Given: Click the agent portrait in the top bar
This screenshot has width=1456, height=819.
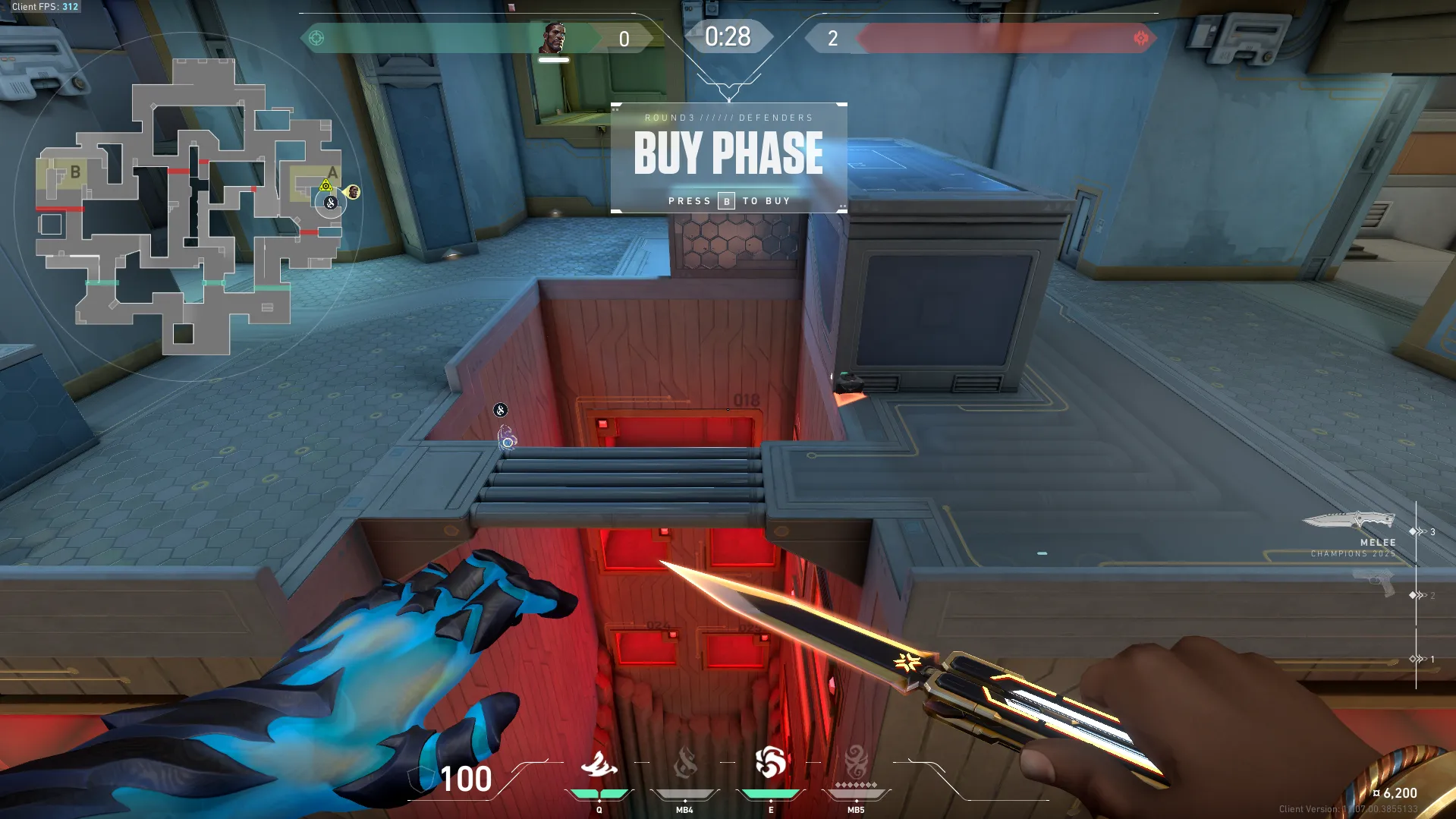Looking at the screenshot, I should [x=554, y=38].
